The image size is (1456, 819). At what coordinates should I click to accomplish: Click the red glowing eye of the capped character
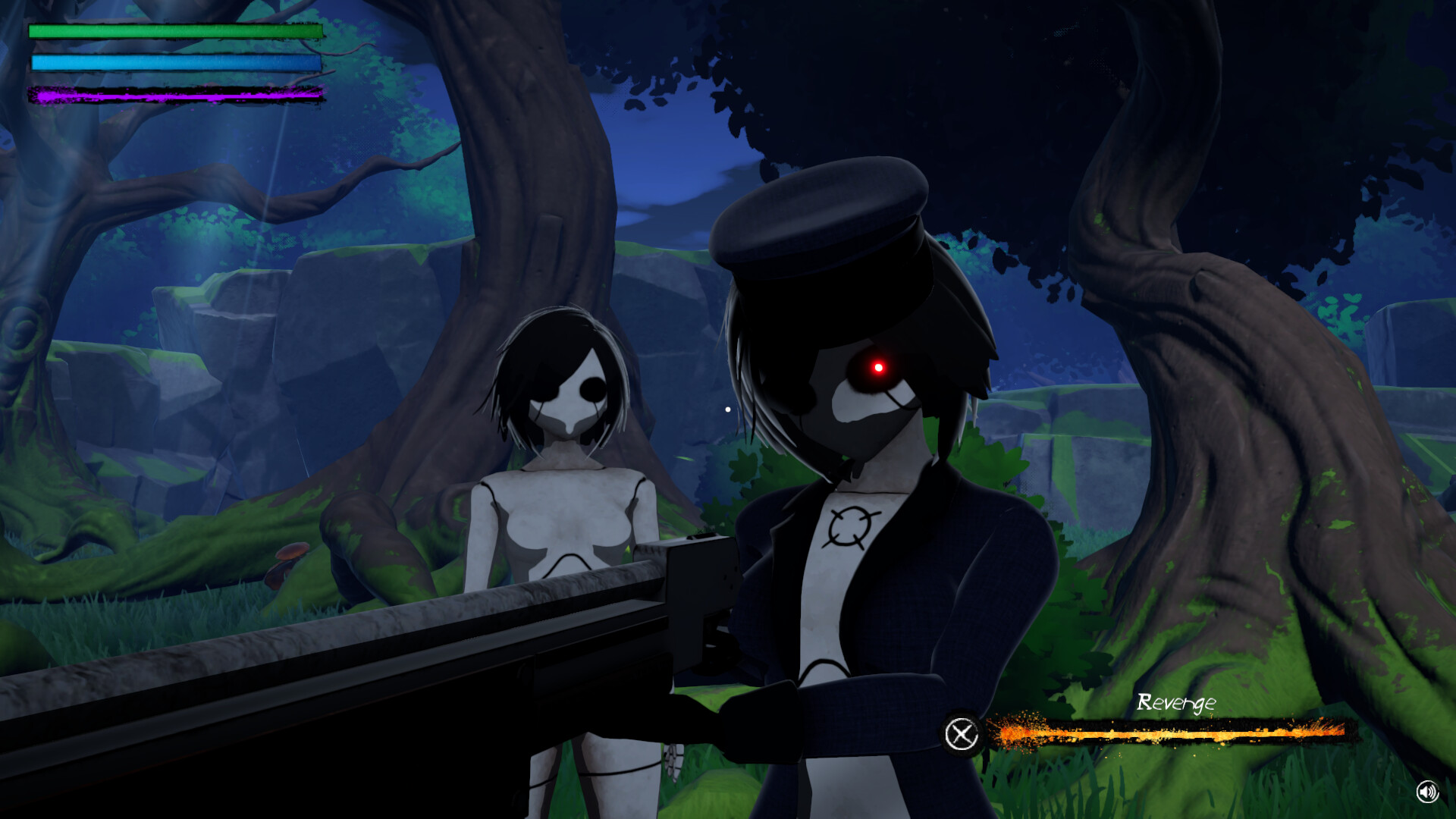pyautogui.click(x=877, y=367)
